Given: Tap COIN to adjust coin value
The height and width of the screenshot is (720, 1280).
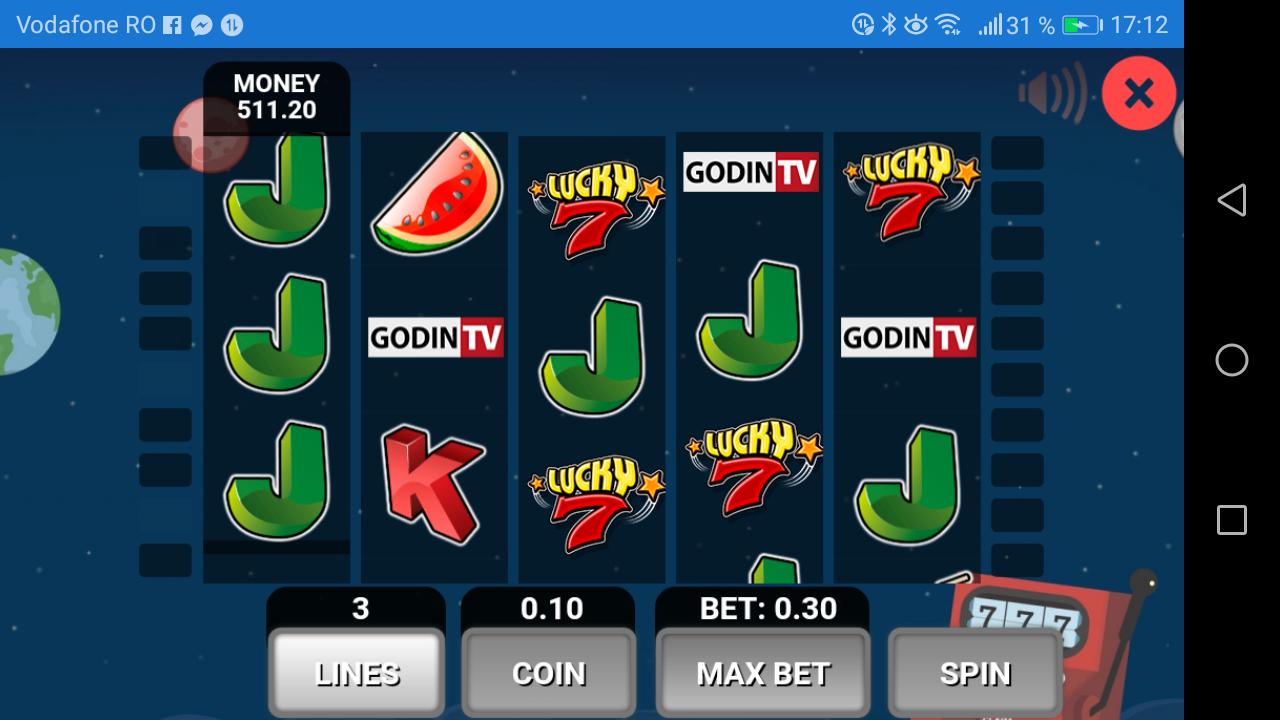Looking at the screenshot, I should (x=547, y=672).
